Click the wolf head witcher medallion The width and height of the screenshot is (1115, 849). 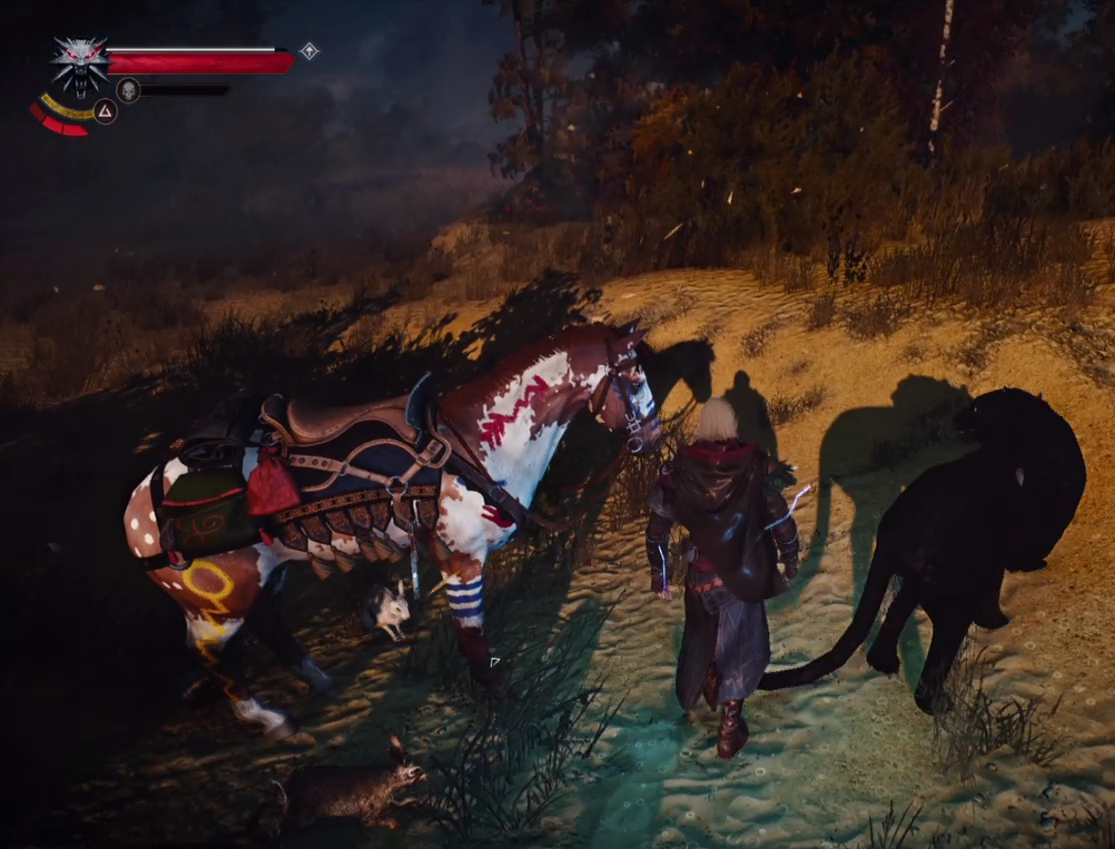click(80, 64)
